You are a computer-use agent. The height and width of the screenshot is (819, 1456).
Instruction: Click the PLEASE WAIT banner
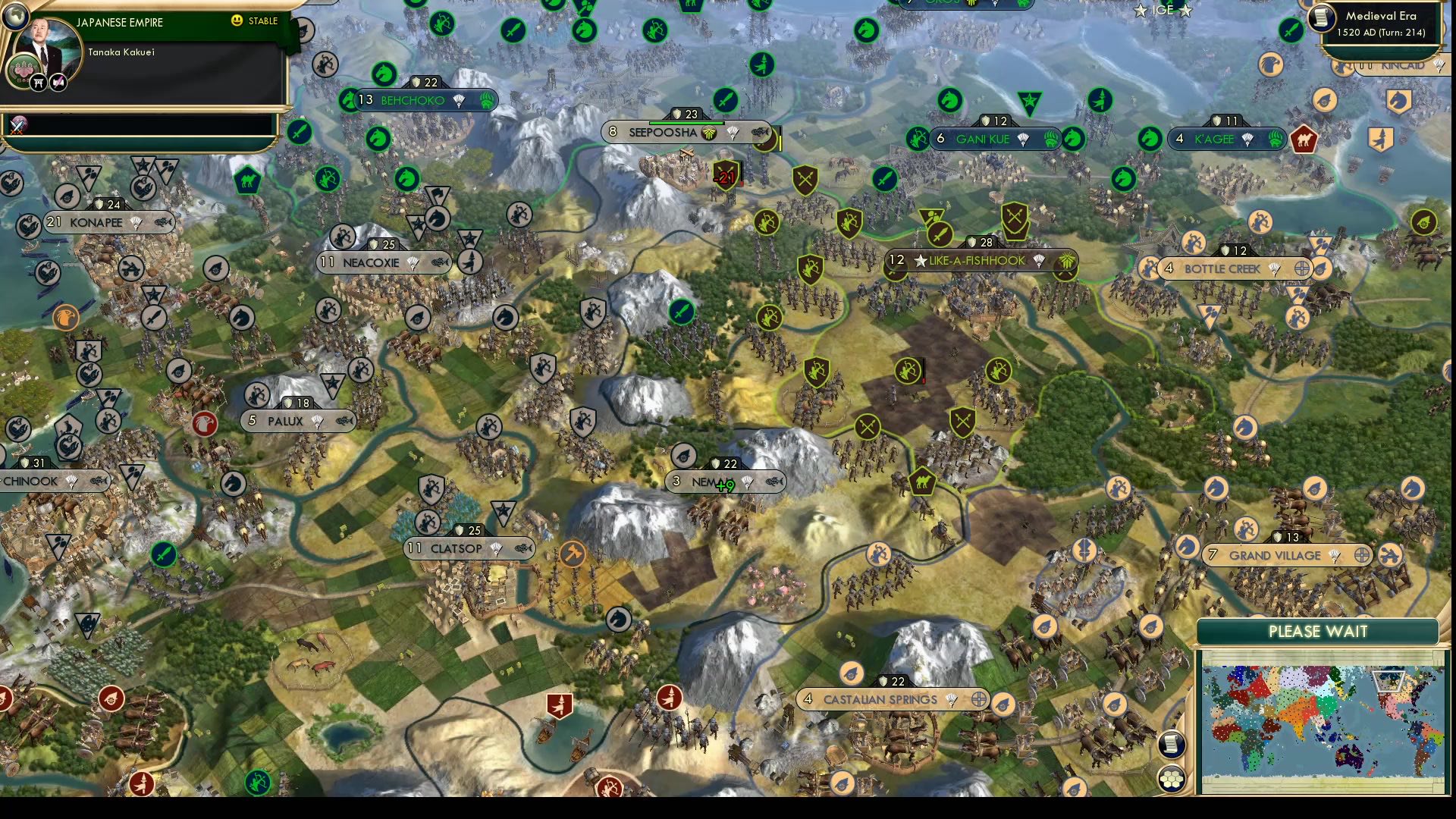point(1317,631)
